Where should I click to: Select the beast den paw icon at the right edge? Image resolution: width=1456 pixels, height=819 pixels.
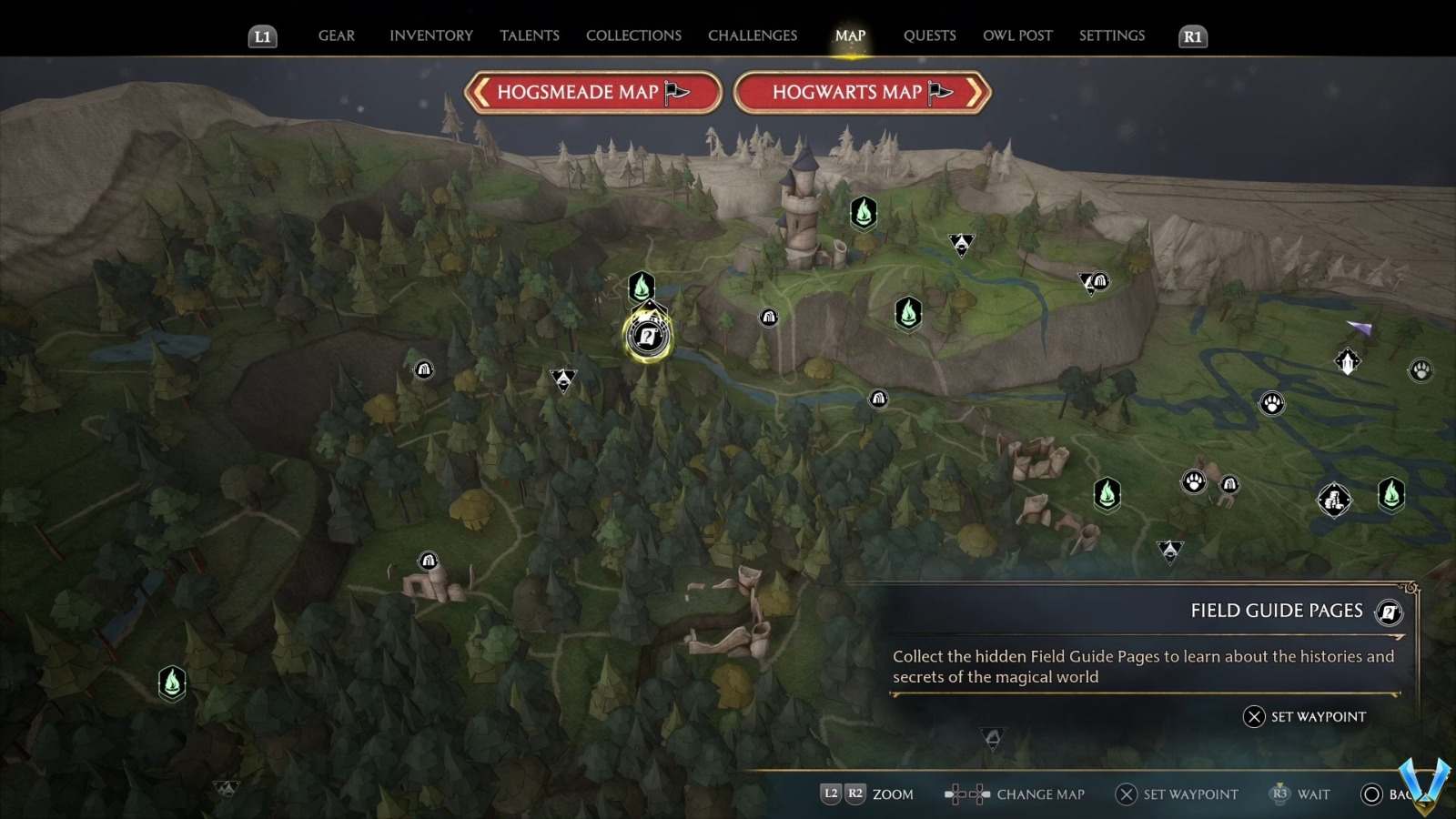pyautogui.click(x=1421, y=370)
